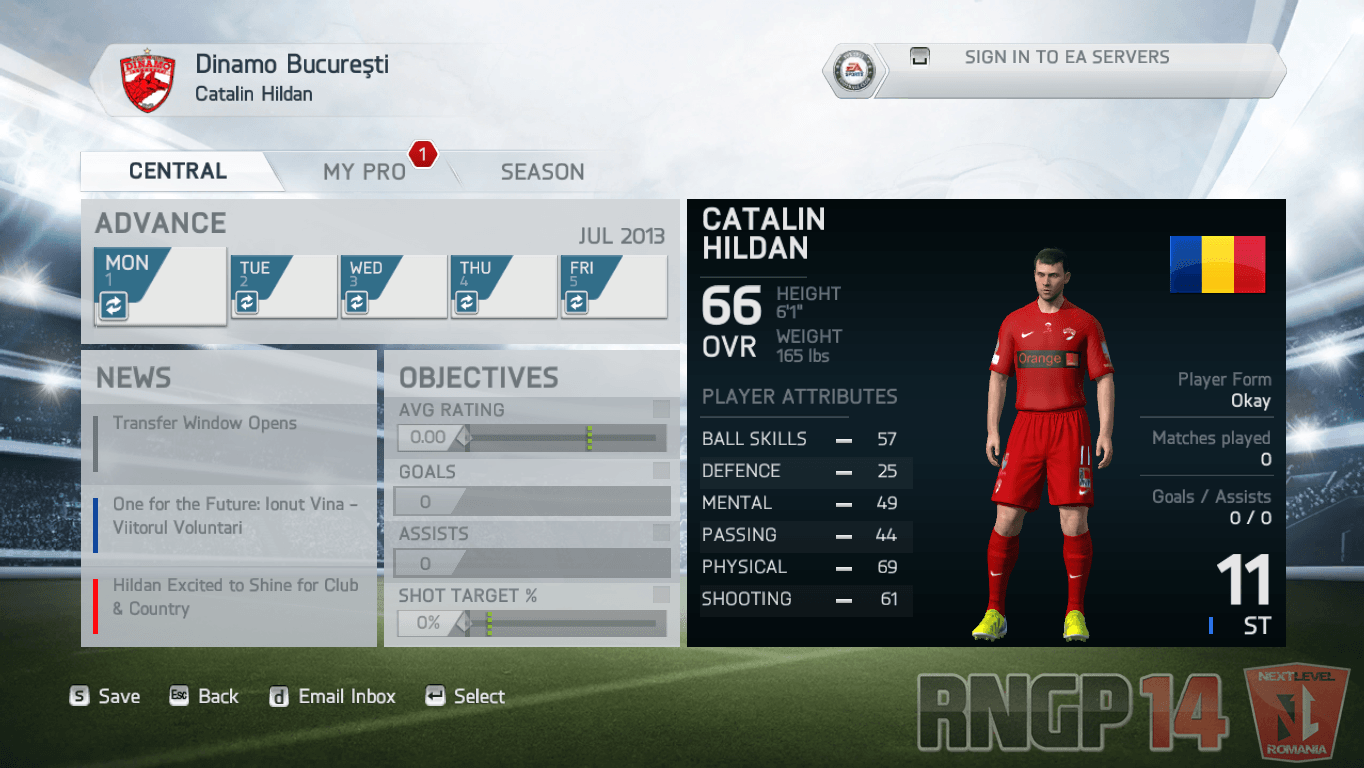Open the Email Inbox
Viewport: 1364px width, 768px height.
tap(333, 697)
